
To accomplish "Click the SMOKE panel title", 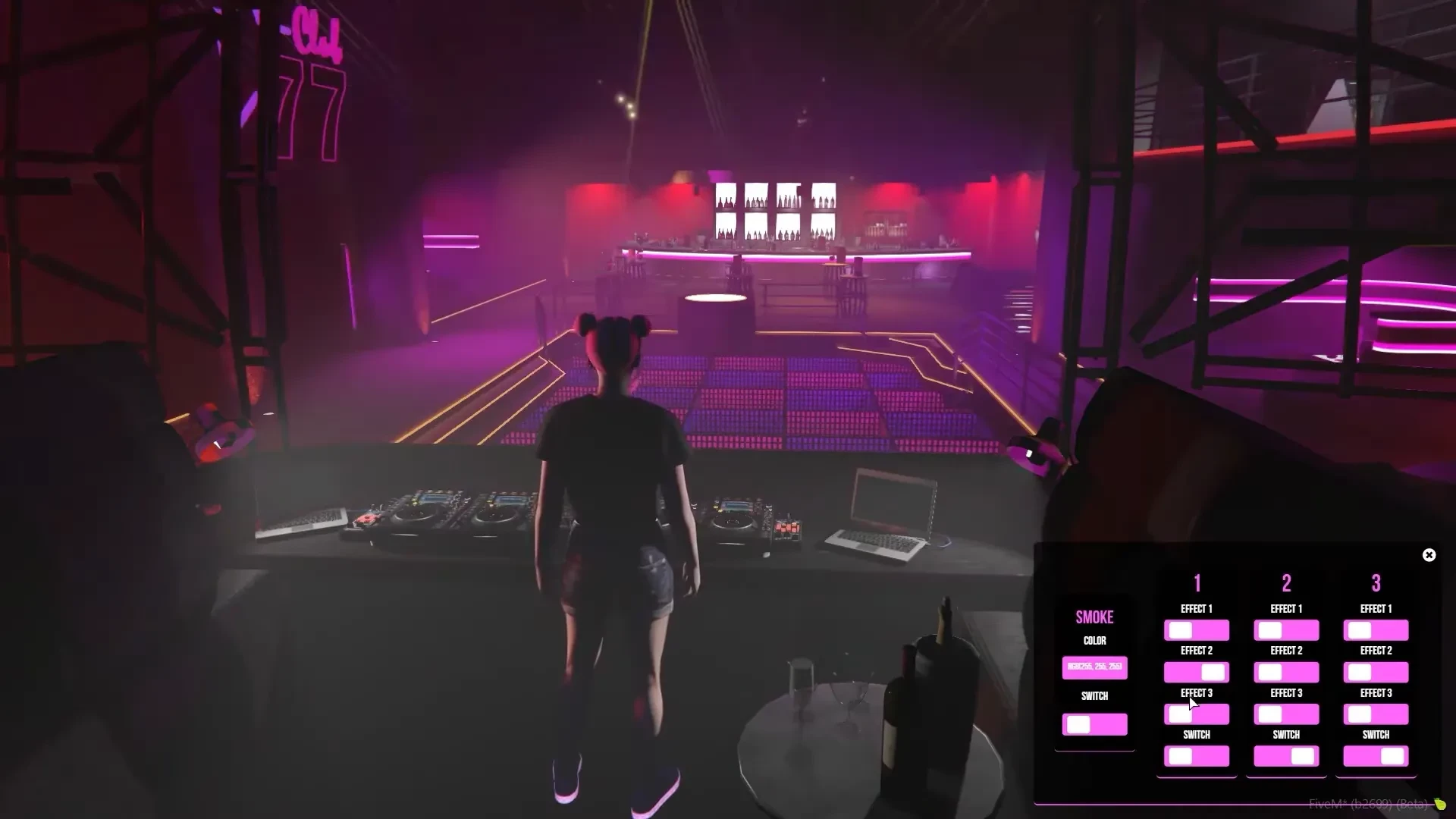I will pyautogui.click(x=1095, y=617).
